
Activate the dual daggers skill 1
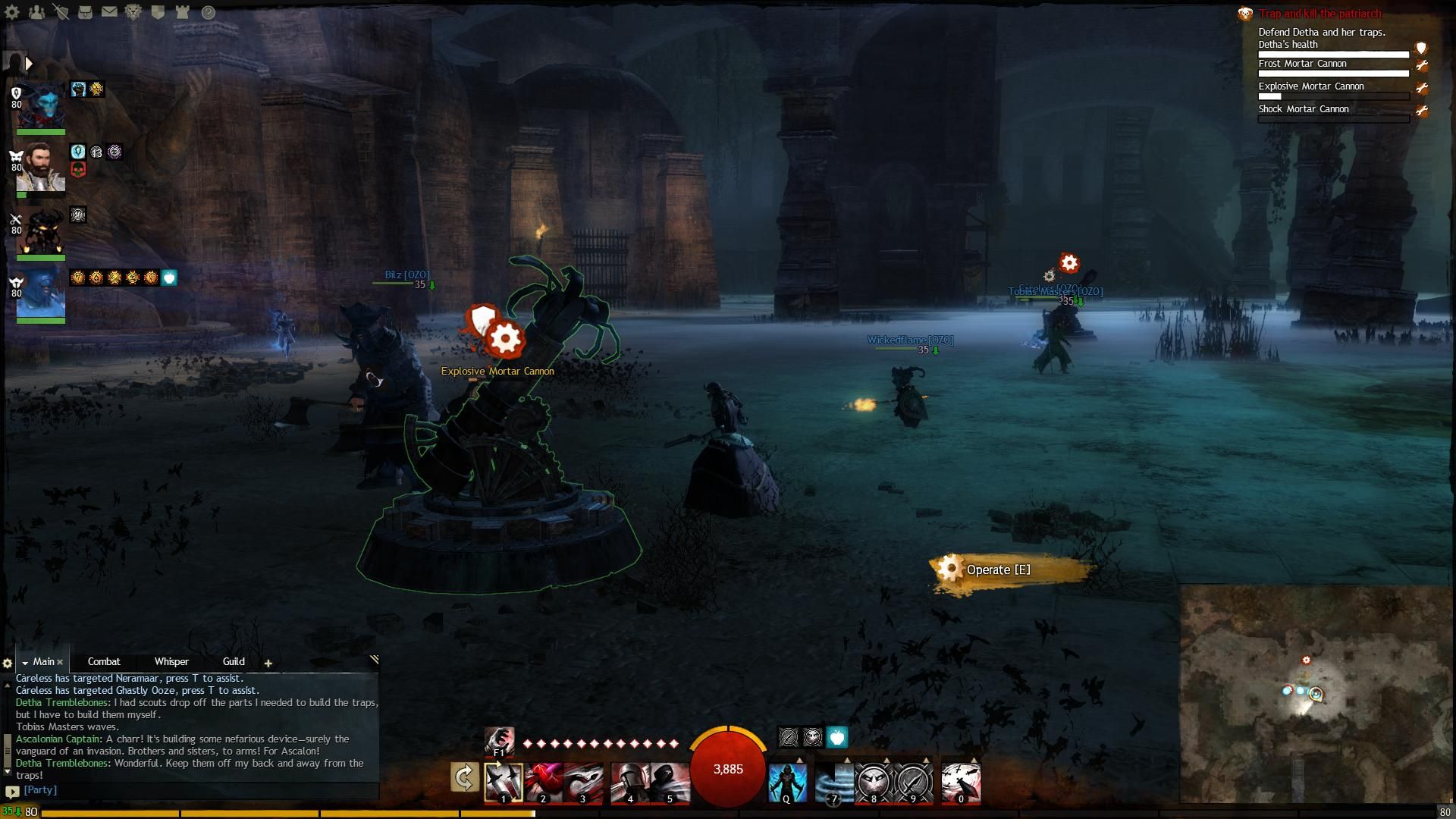pyautogui.click(x=504, y=783)
